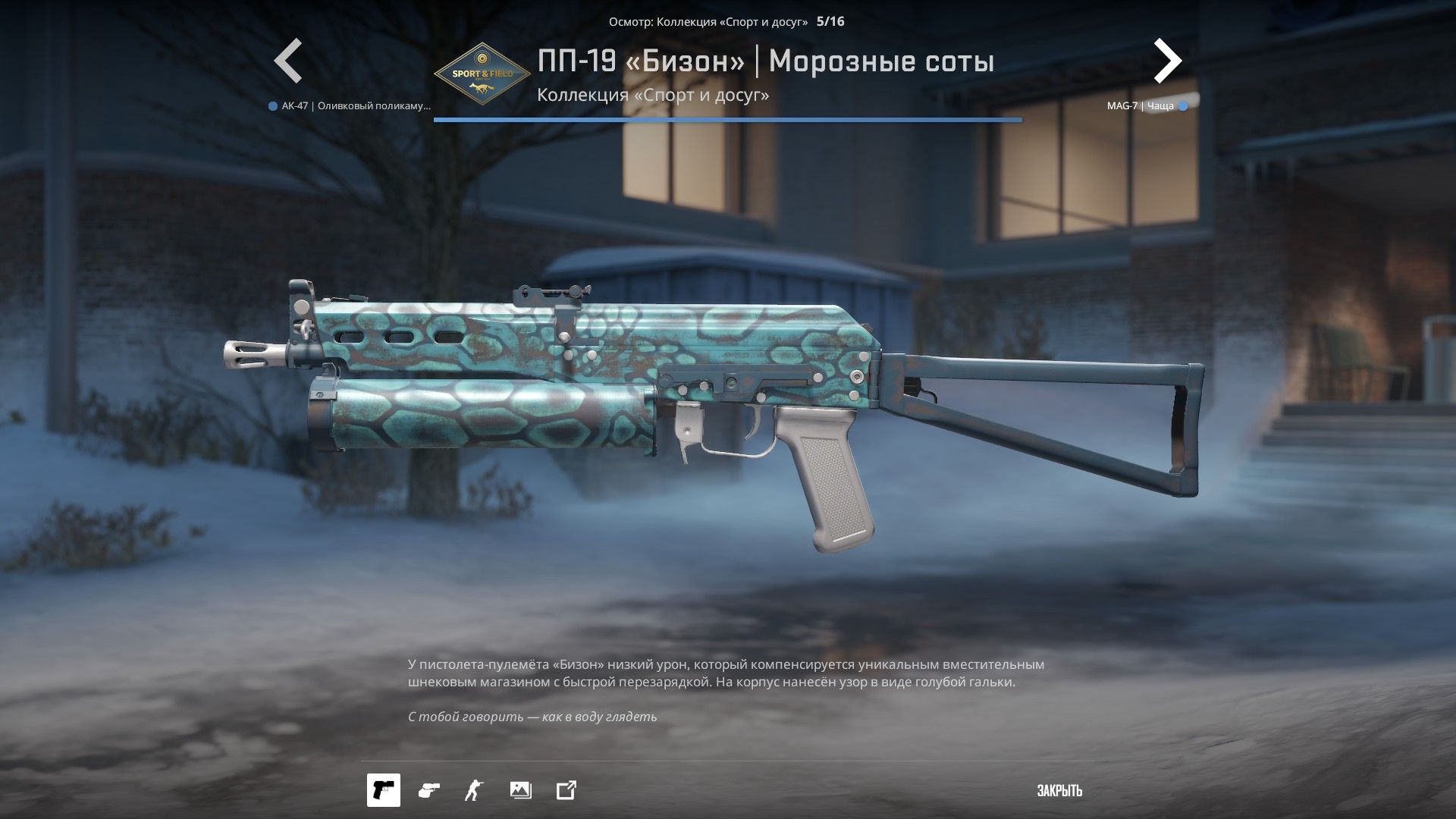Close the inspect screen via ЗАКРЫТЬ
1456x819 pixels.
1059,791
